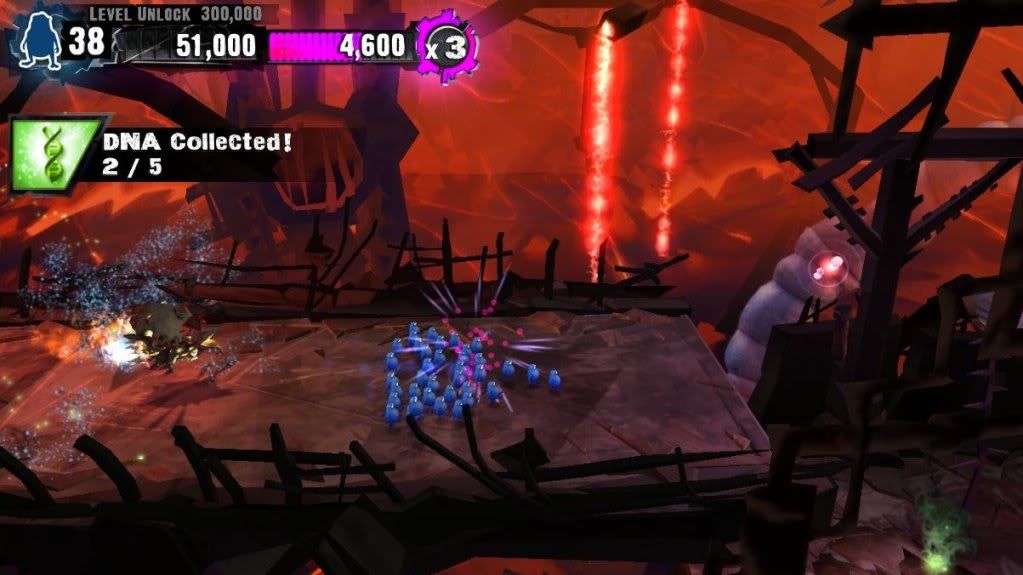Open the DNA Collected notification
Screen dimensions: 1023x575
pyautogui.click(x=197, y=153)
